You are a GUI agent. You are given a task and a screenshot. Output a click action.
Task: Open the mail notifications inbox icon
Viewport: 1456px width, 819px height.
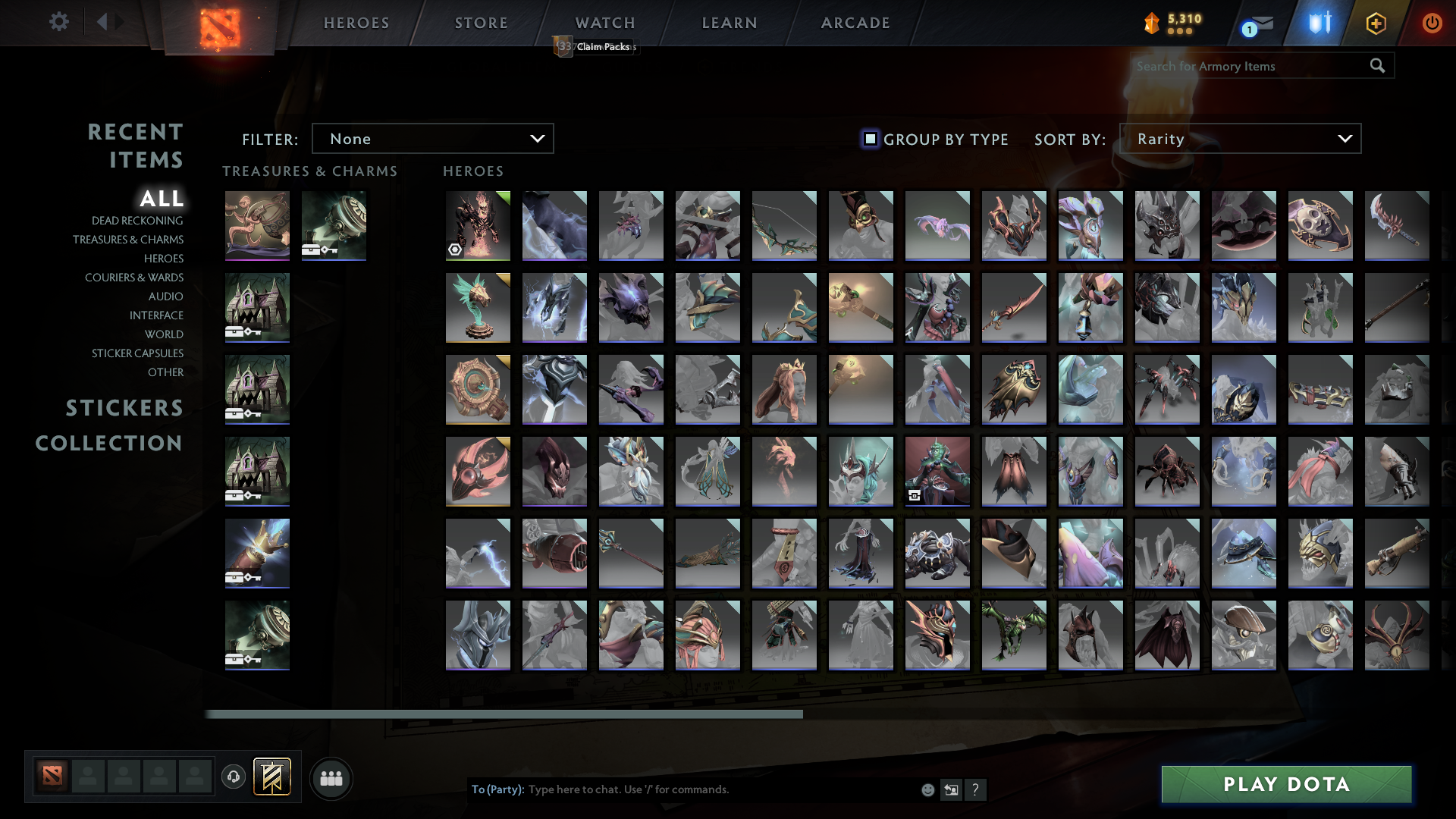[x=1262, y=23]
